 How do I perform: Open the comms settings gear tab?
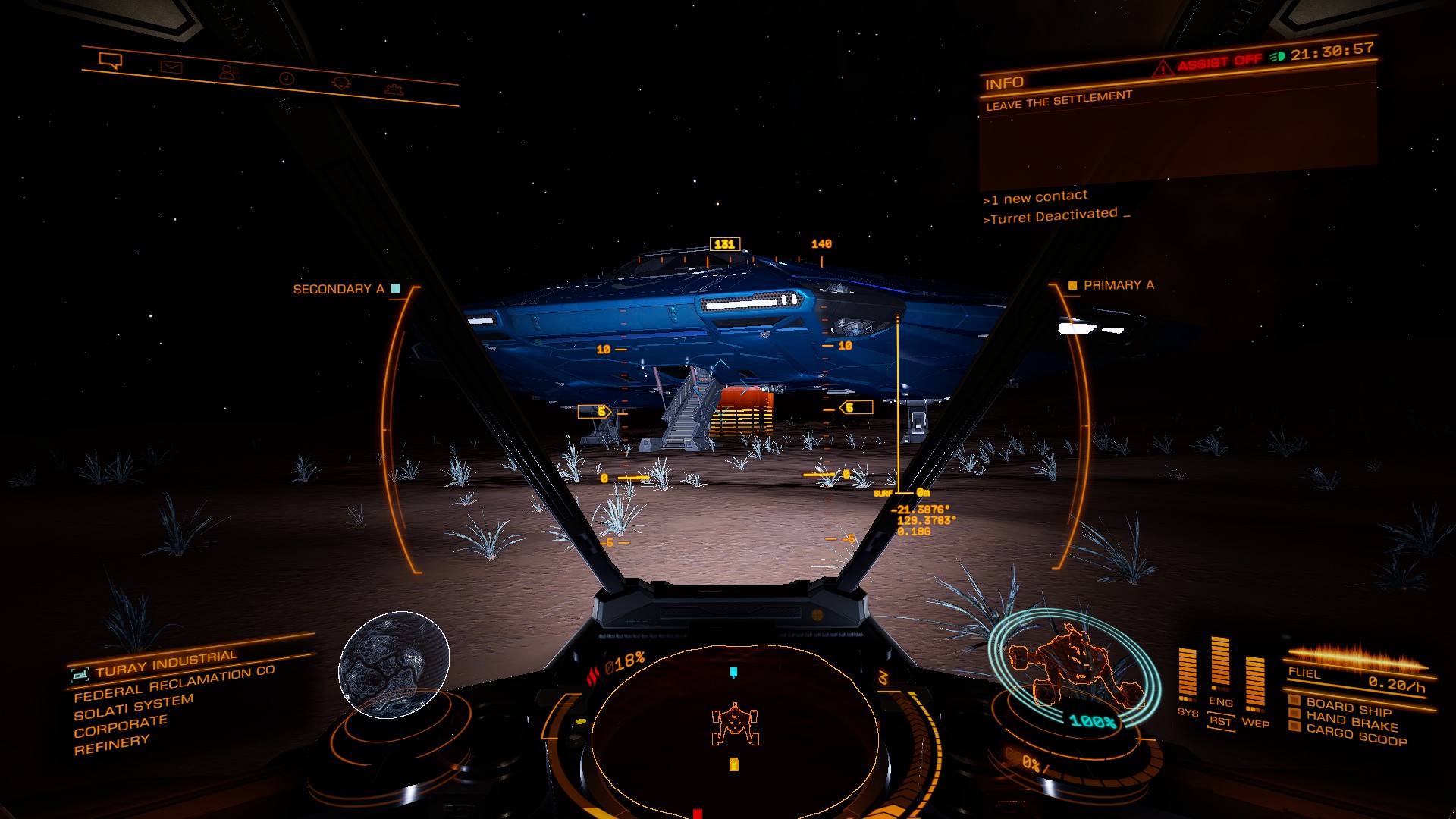(393, 89)
